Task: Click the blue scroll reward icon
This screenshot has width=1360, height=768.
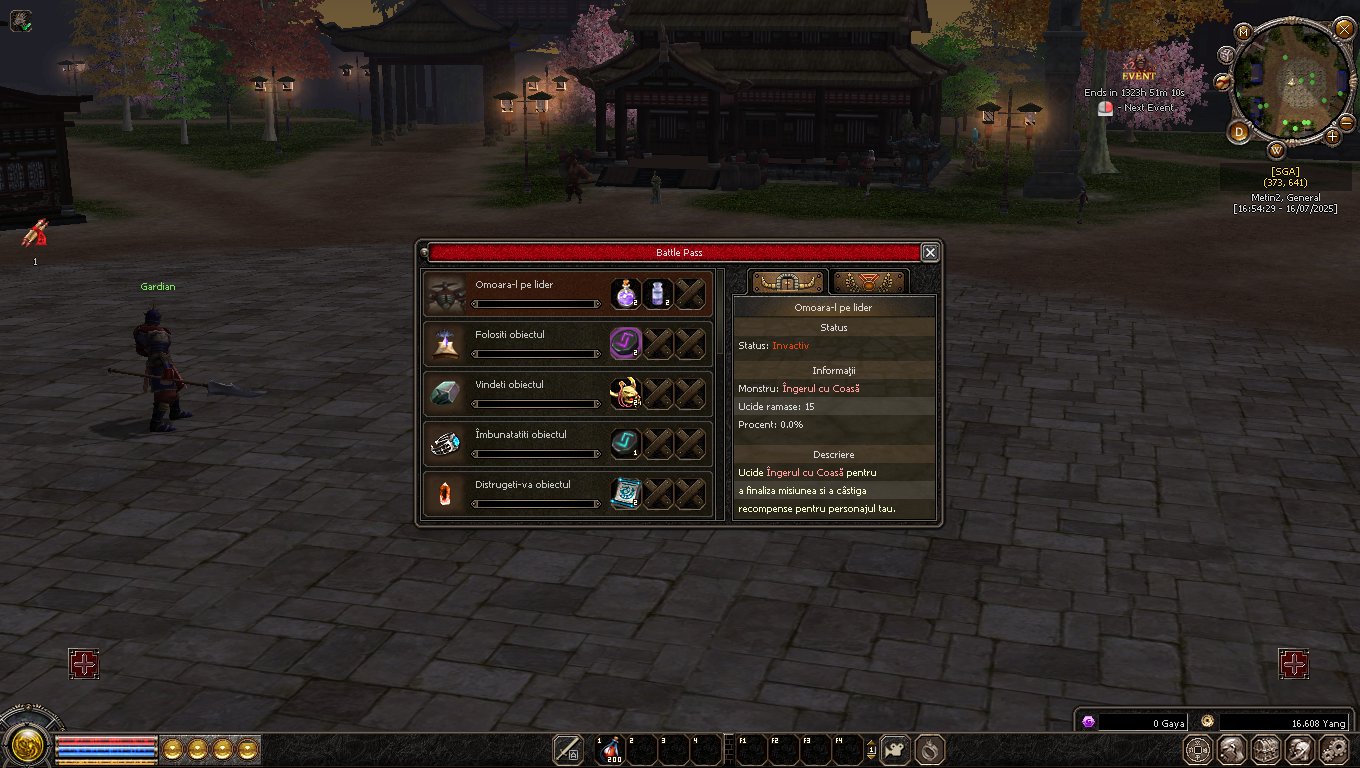Action: click(x=626, y=493)
